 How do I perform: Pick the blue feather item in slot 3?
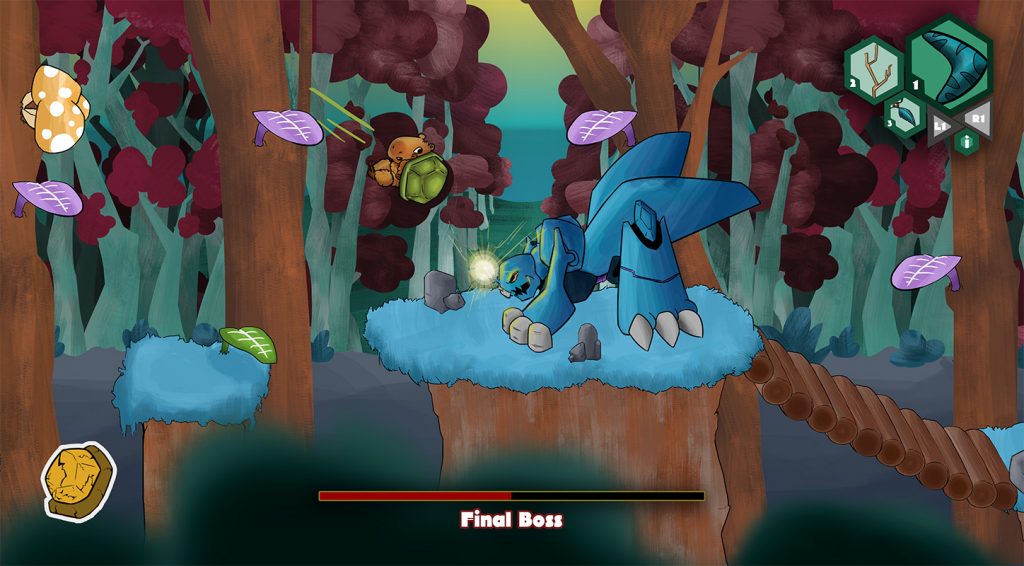(906, 115)
